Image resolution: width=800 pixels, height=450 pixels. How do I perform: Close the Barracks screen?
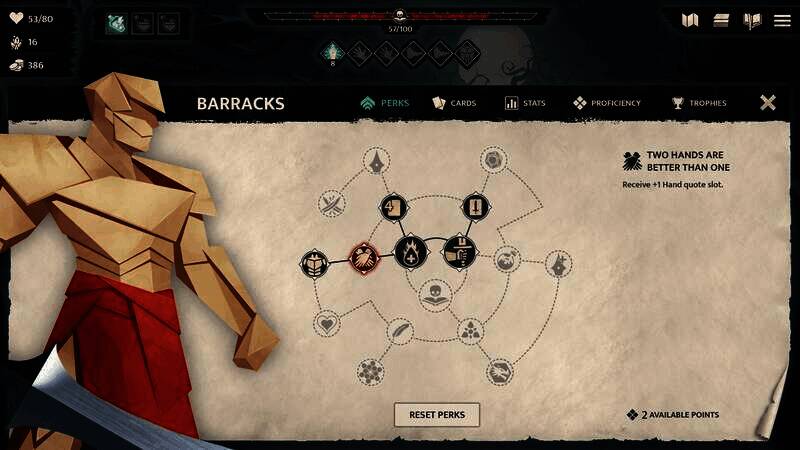[x=768, y=102]
